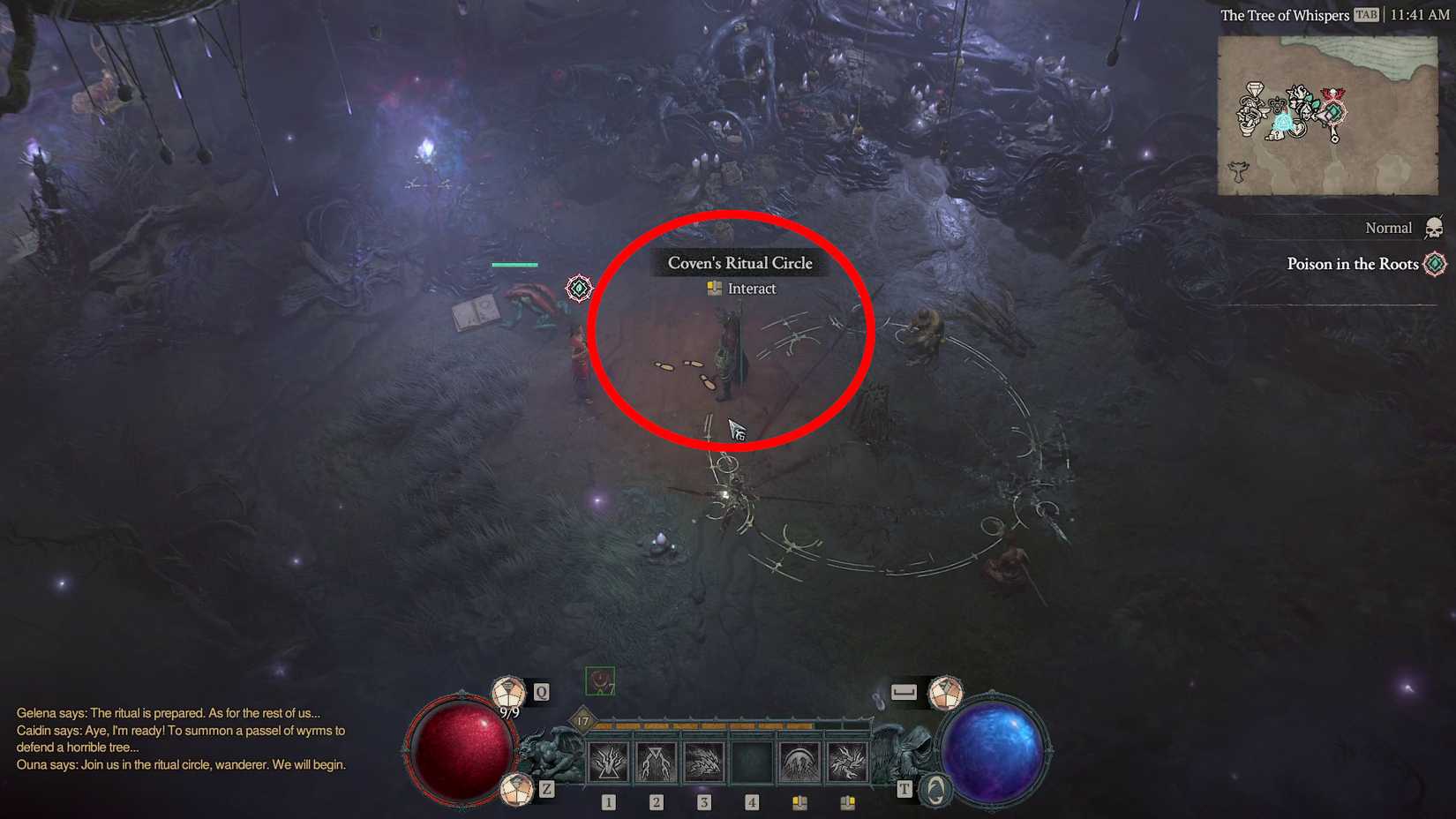
Task: Click the jeweler icon on the minimap
Action: click(x=1254, y=88)
